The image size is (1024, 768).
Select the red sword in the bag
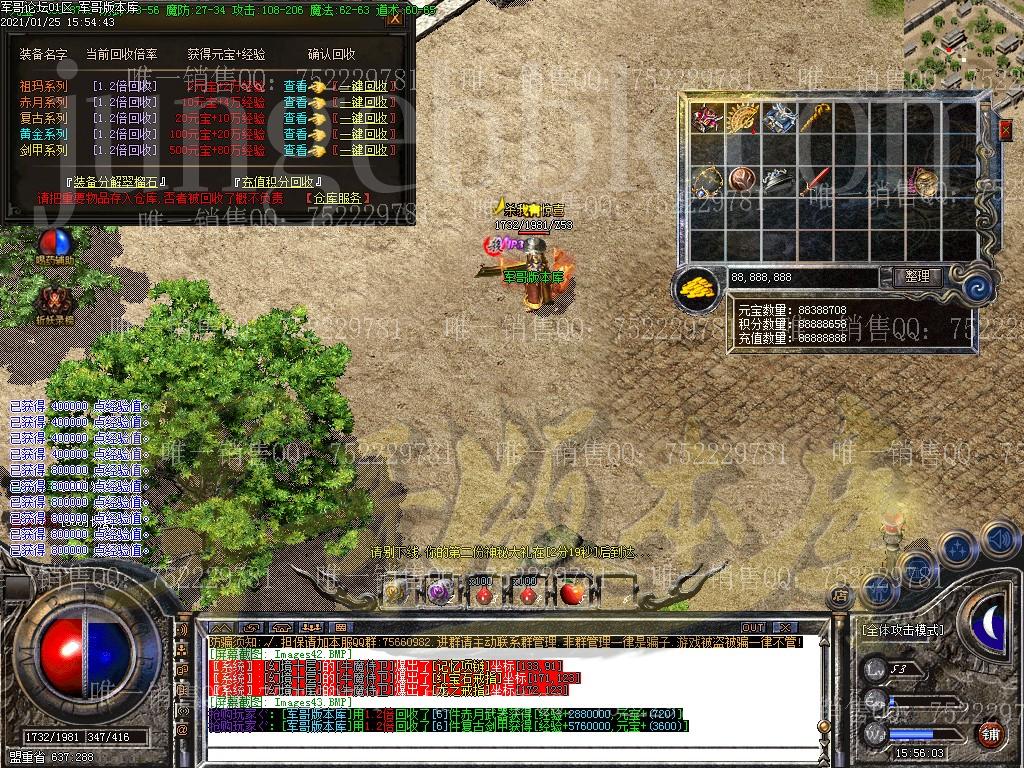813,181
